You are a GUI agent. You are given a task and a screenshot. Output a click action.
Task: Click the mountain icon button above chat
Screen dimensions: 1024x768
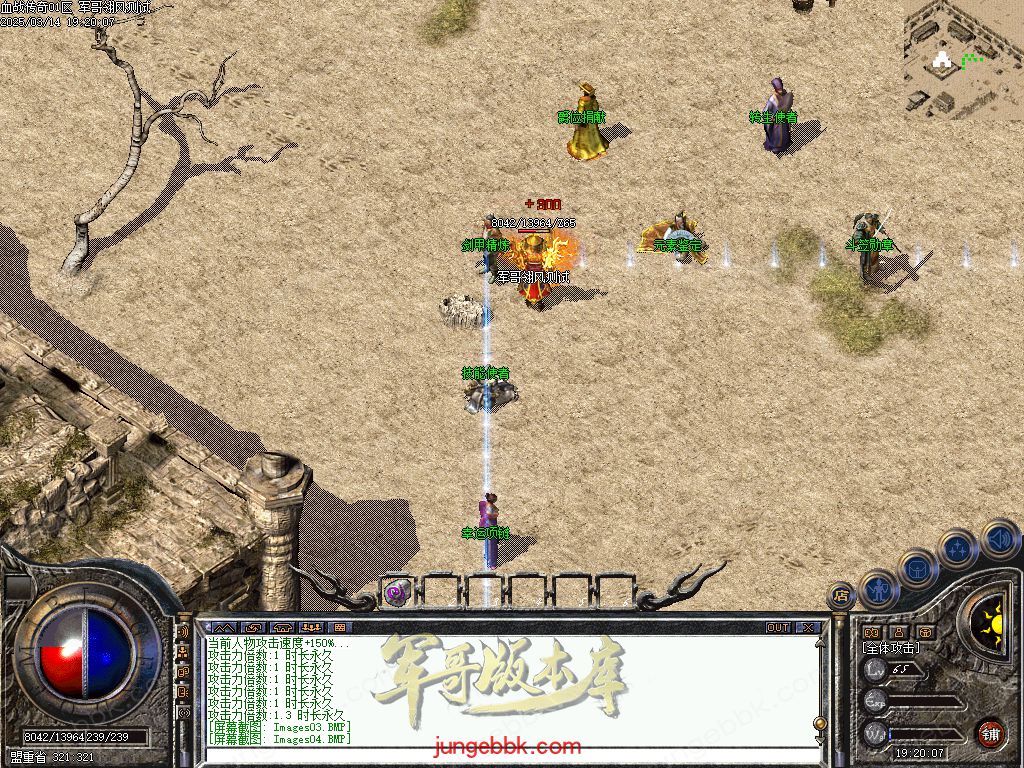tap(221, 628)
